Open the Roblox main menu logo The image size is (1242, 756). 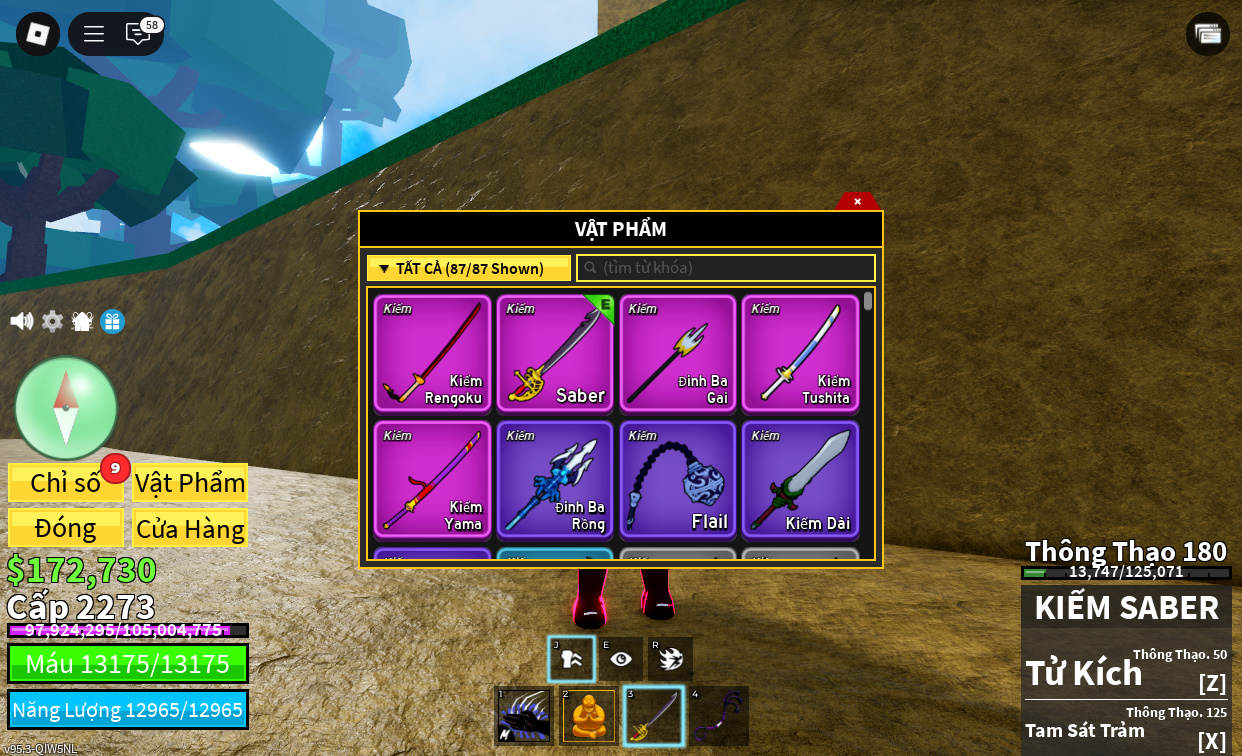pyautogui.click(x=38, y=34)
